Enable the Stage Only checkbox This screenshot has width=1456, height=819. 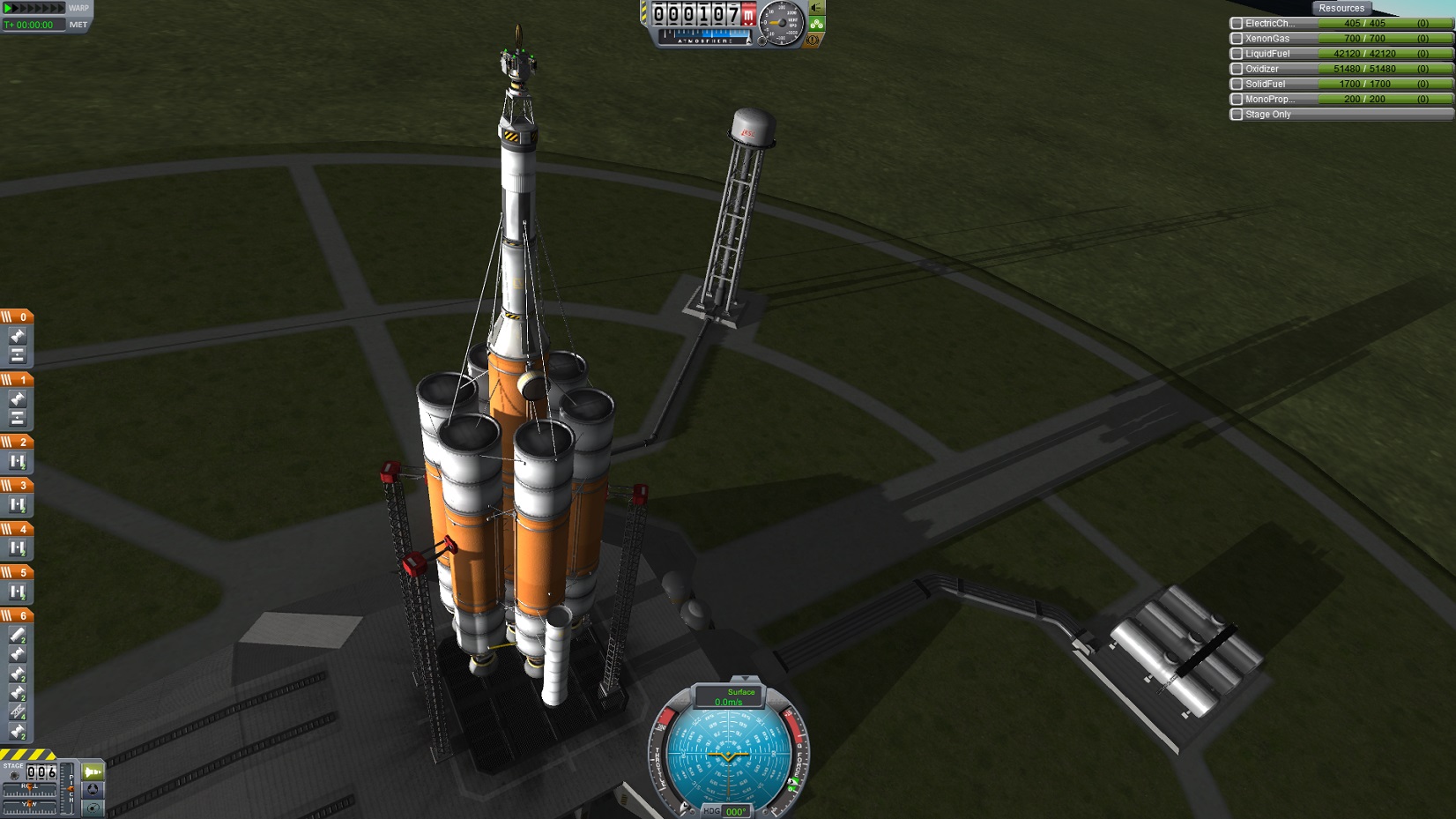tap(1237, 115)
